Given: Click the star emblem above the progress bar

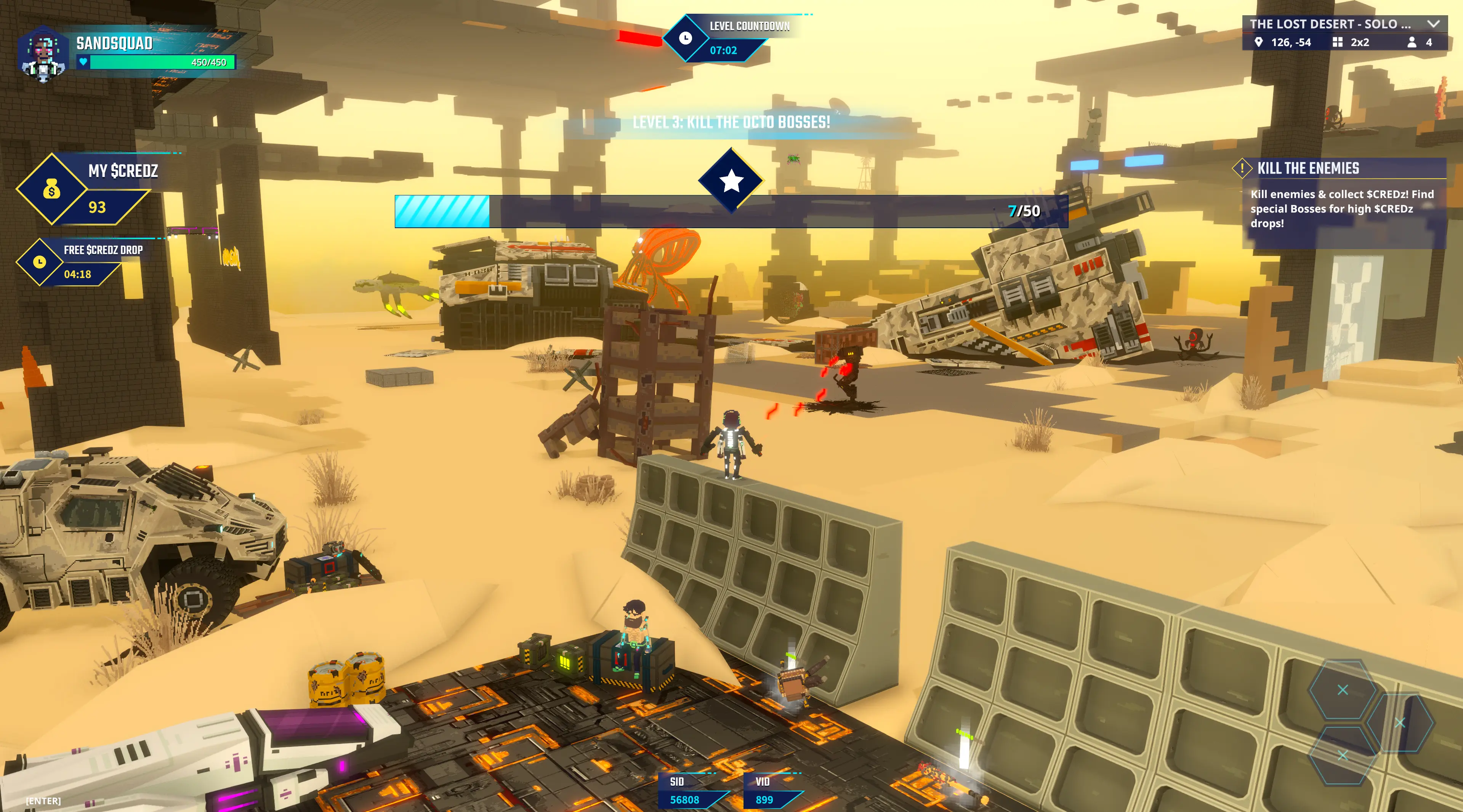Looking at the screenshot, I should pyautogui.click(x=731, y=181).
